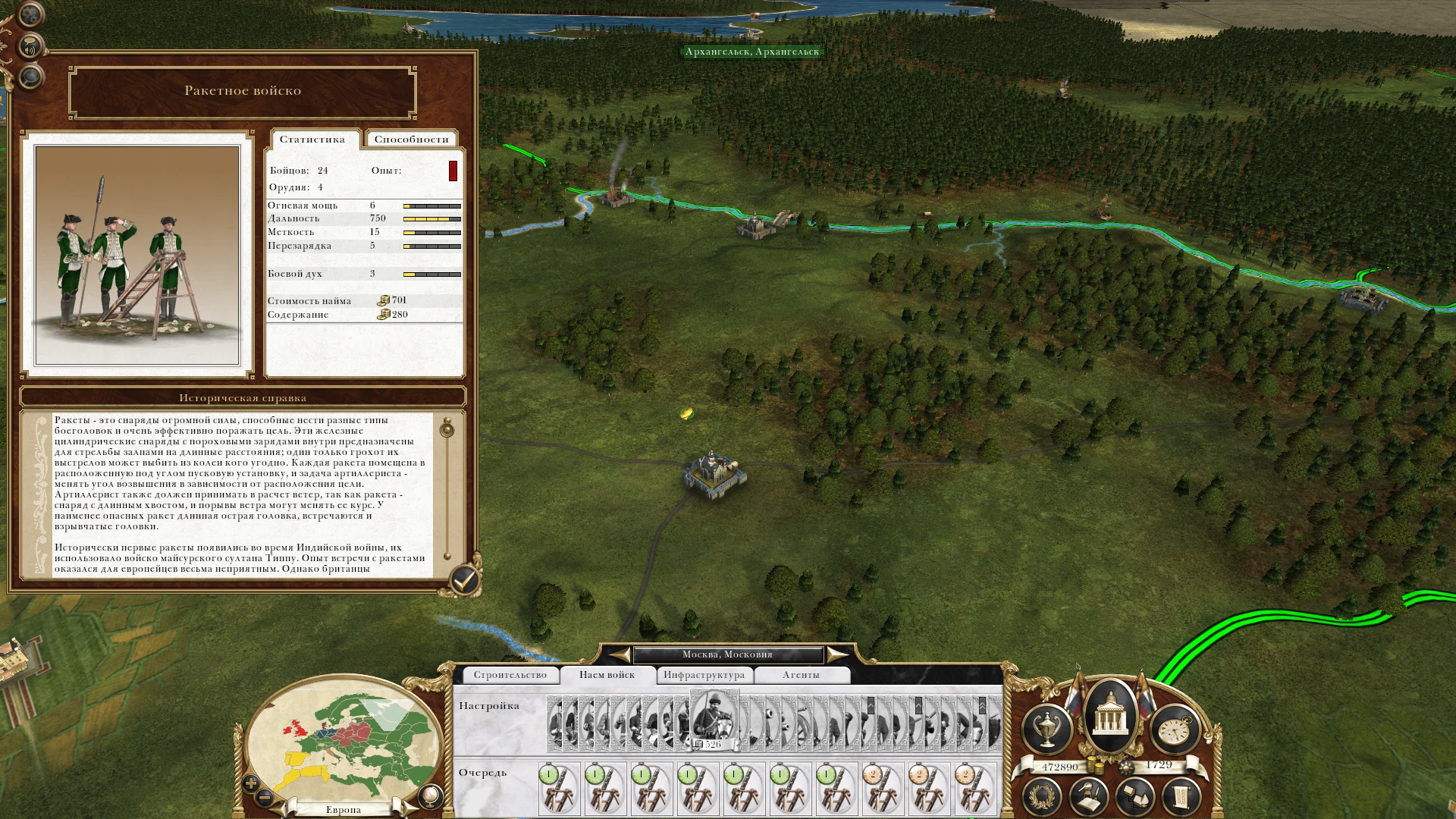This screenshot has height=819, width=1456.
Task: Open the settings gear icon top-left
Action: tap(30, 15)
